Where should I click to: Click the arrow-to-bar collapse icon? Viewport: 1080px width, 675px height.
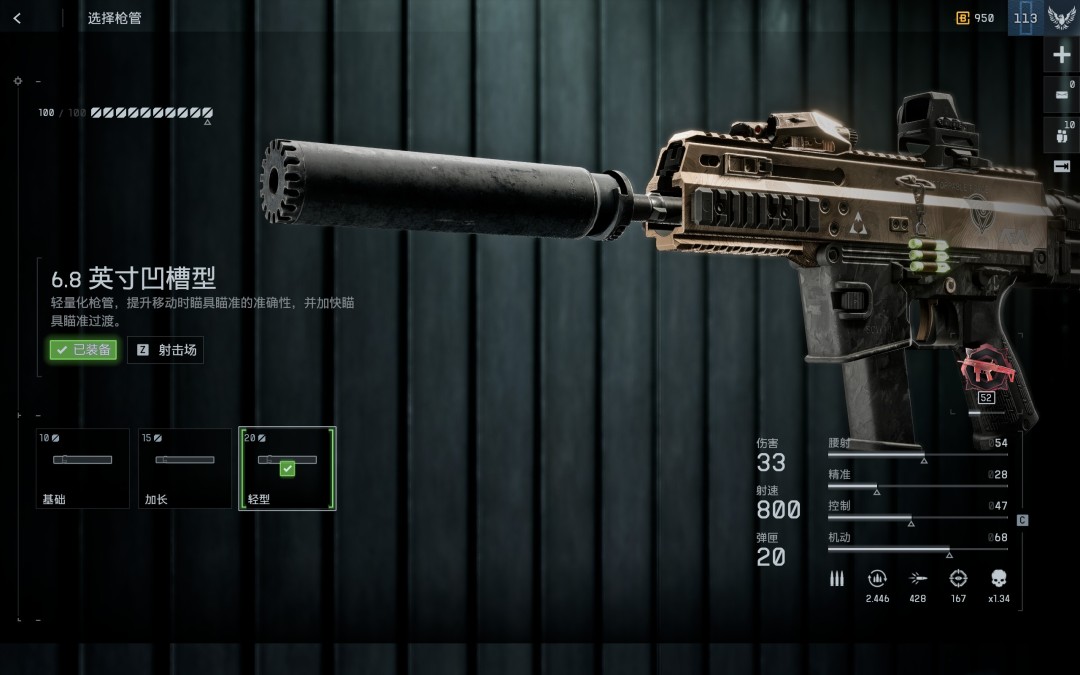coord(1061,167)
